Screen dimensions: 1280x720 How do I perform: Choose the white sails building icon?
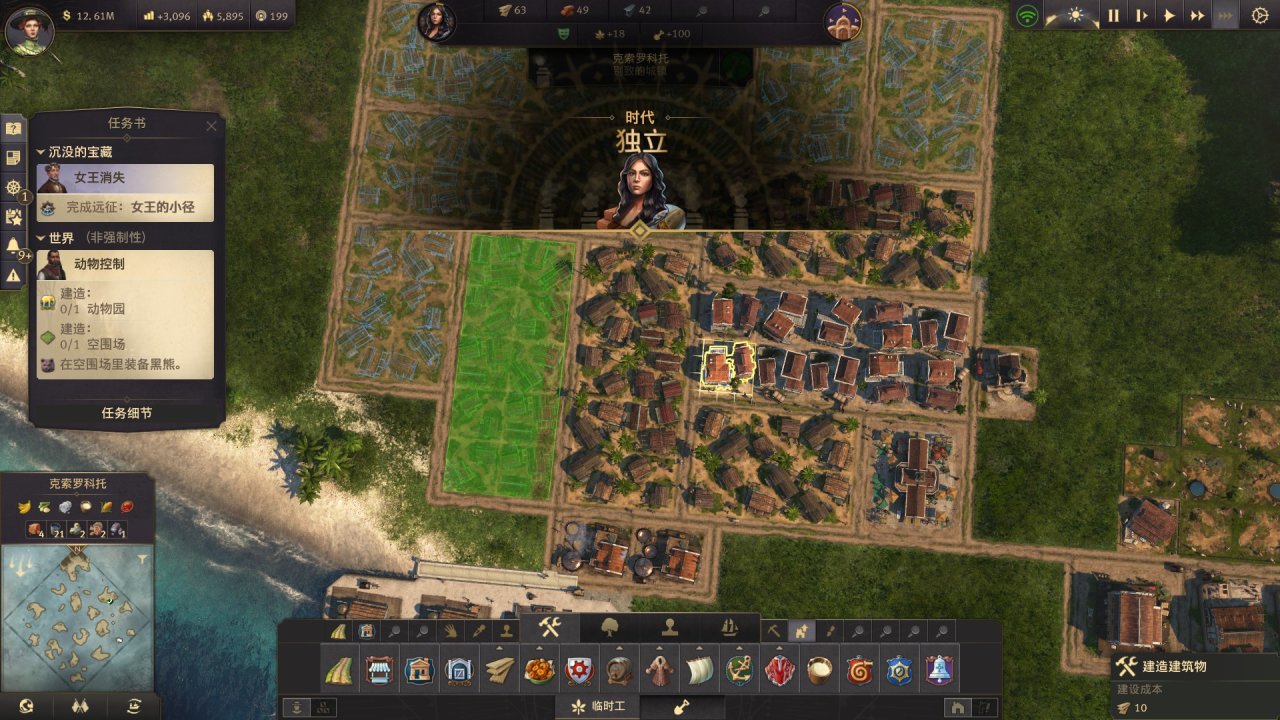(x=699, y=669)
